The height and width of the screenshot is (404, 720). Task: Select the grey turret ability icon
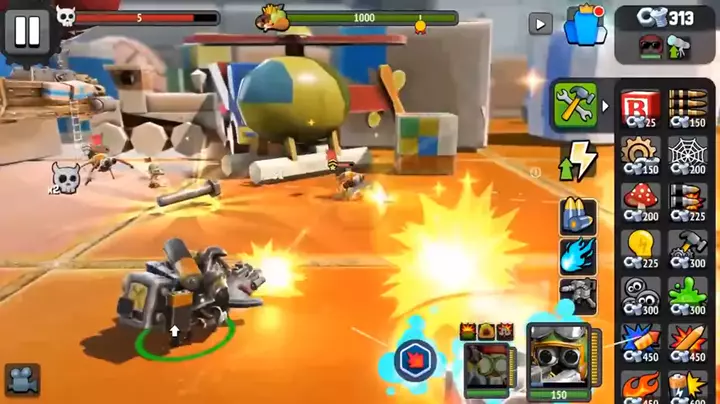578,293
